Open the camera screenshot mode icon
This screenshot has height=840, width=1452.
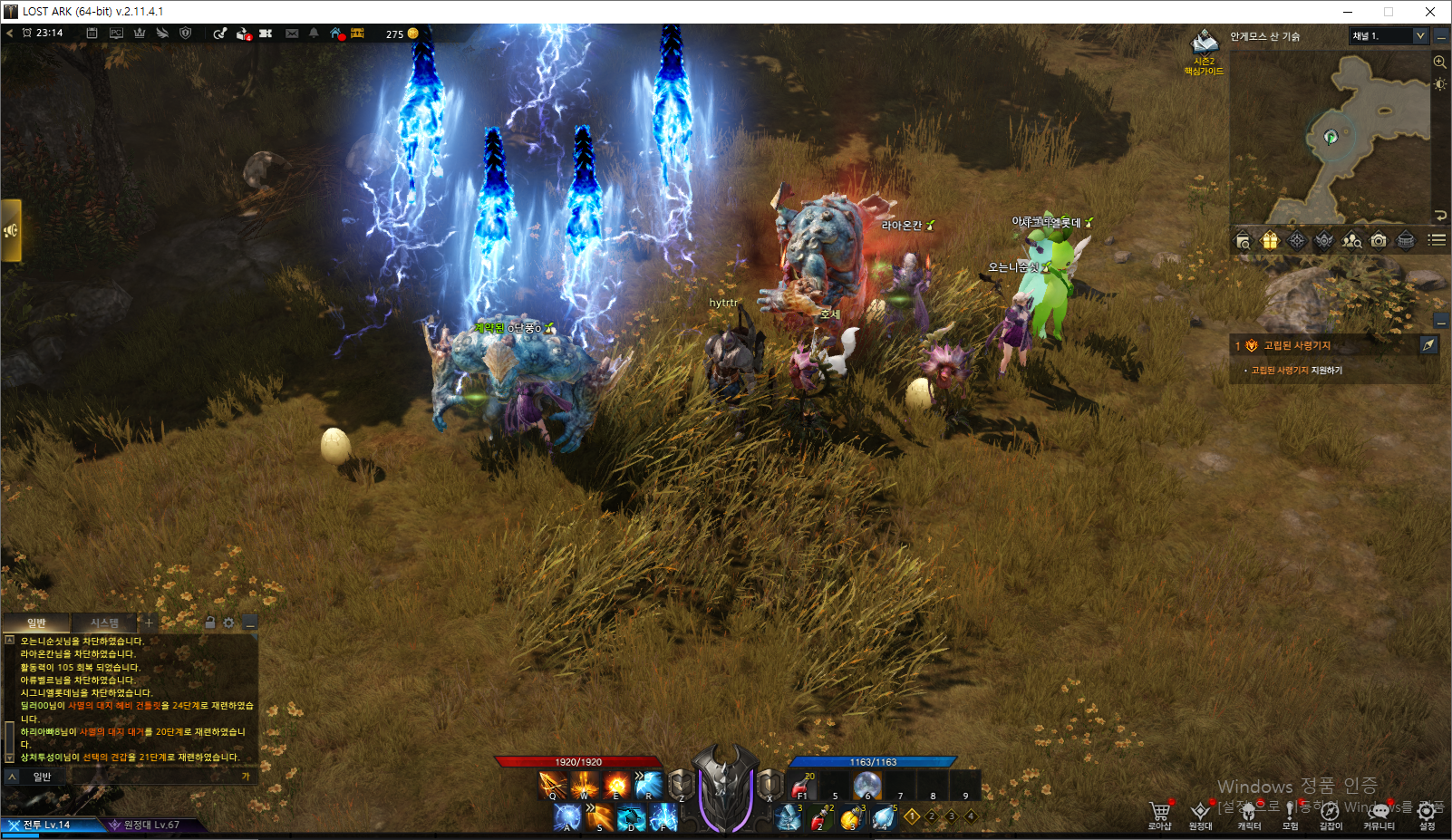point(1379,240)
